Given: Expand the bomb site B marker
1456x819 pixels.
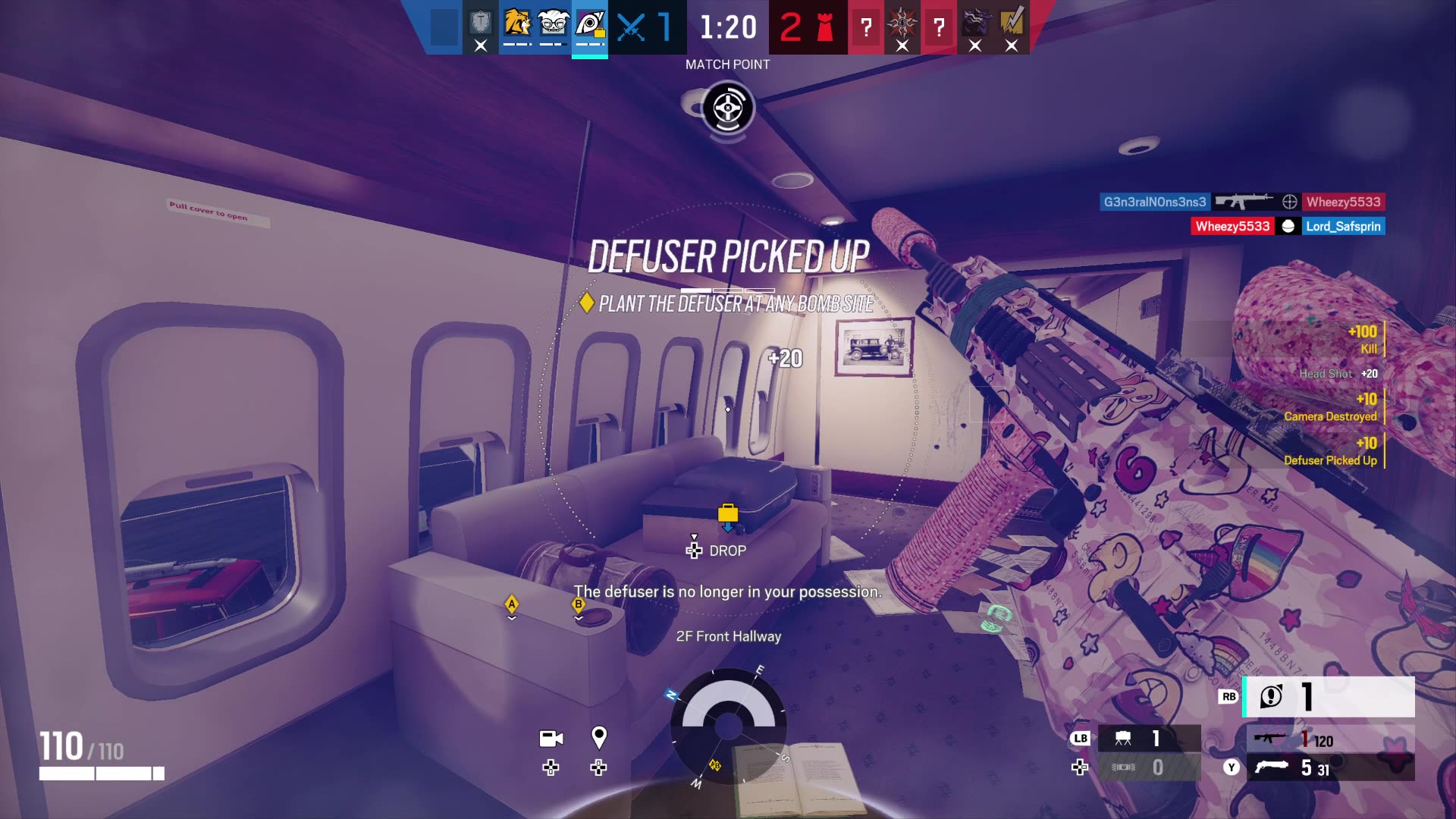Looking at the screenshot, I should [x=578, y=604].
